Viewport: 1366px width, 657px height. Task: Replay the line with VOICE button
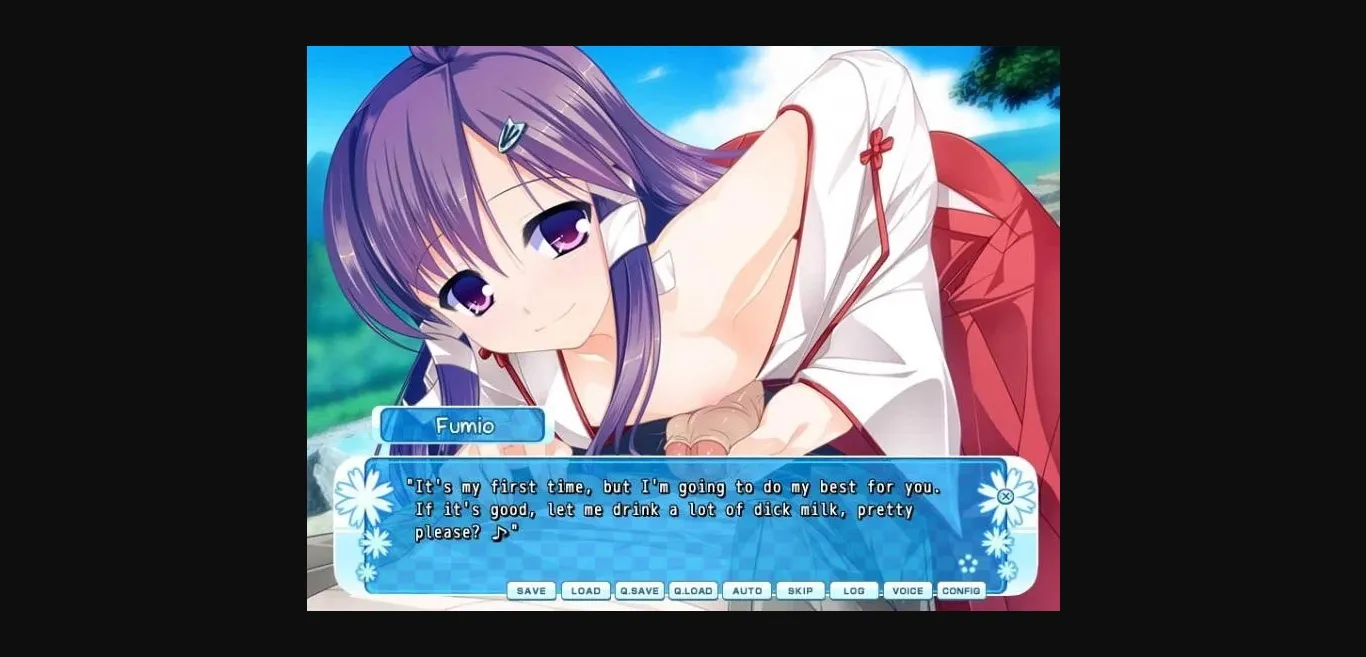point(908,591)
